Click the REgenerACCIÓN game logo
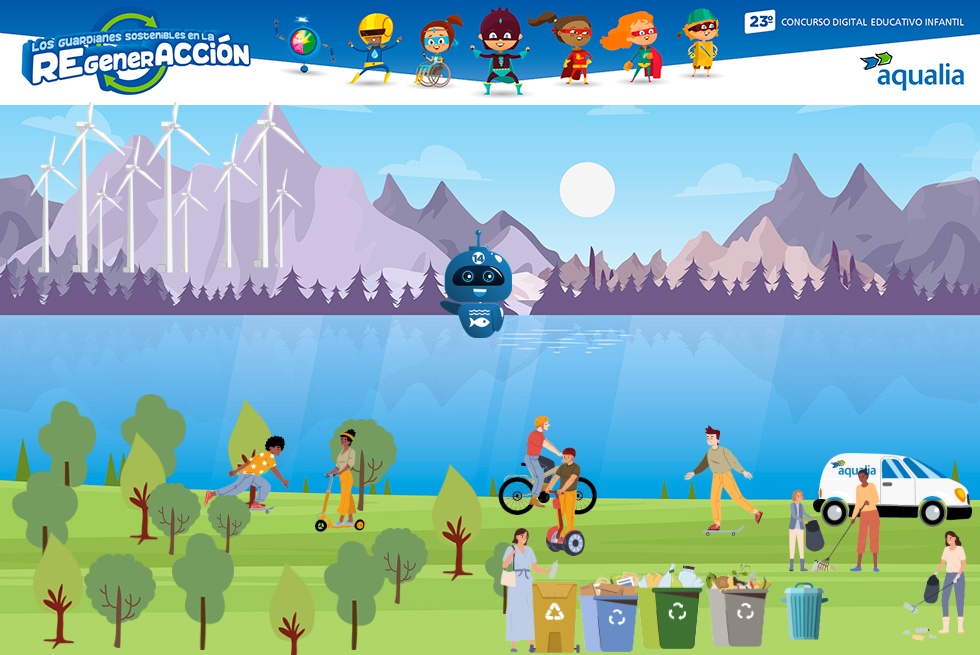The image size is (980, 655). coord(136,55)
